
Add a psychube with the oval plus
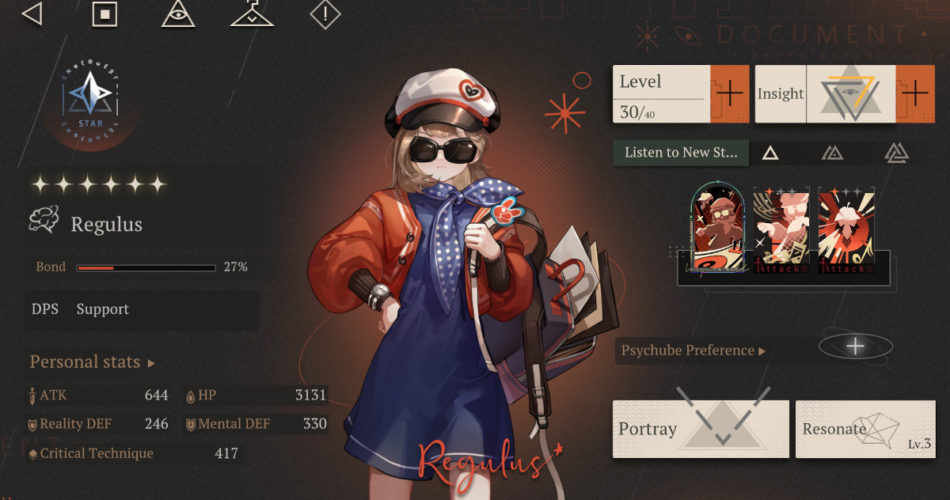[855, 347]
